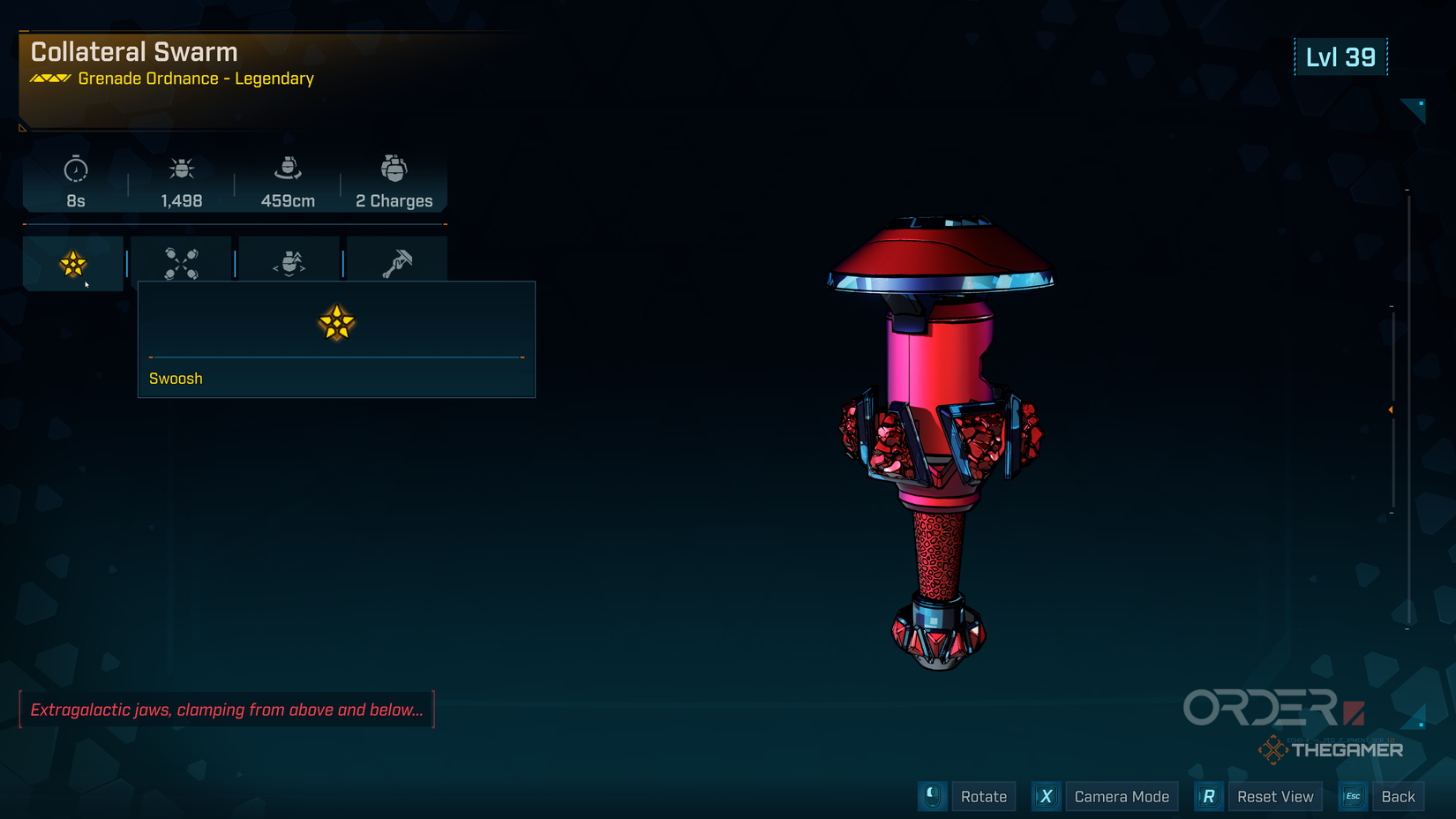Select the yellow Swoosh star perk tab
The image size is (1456, 819).
[x=72, y=262]
